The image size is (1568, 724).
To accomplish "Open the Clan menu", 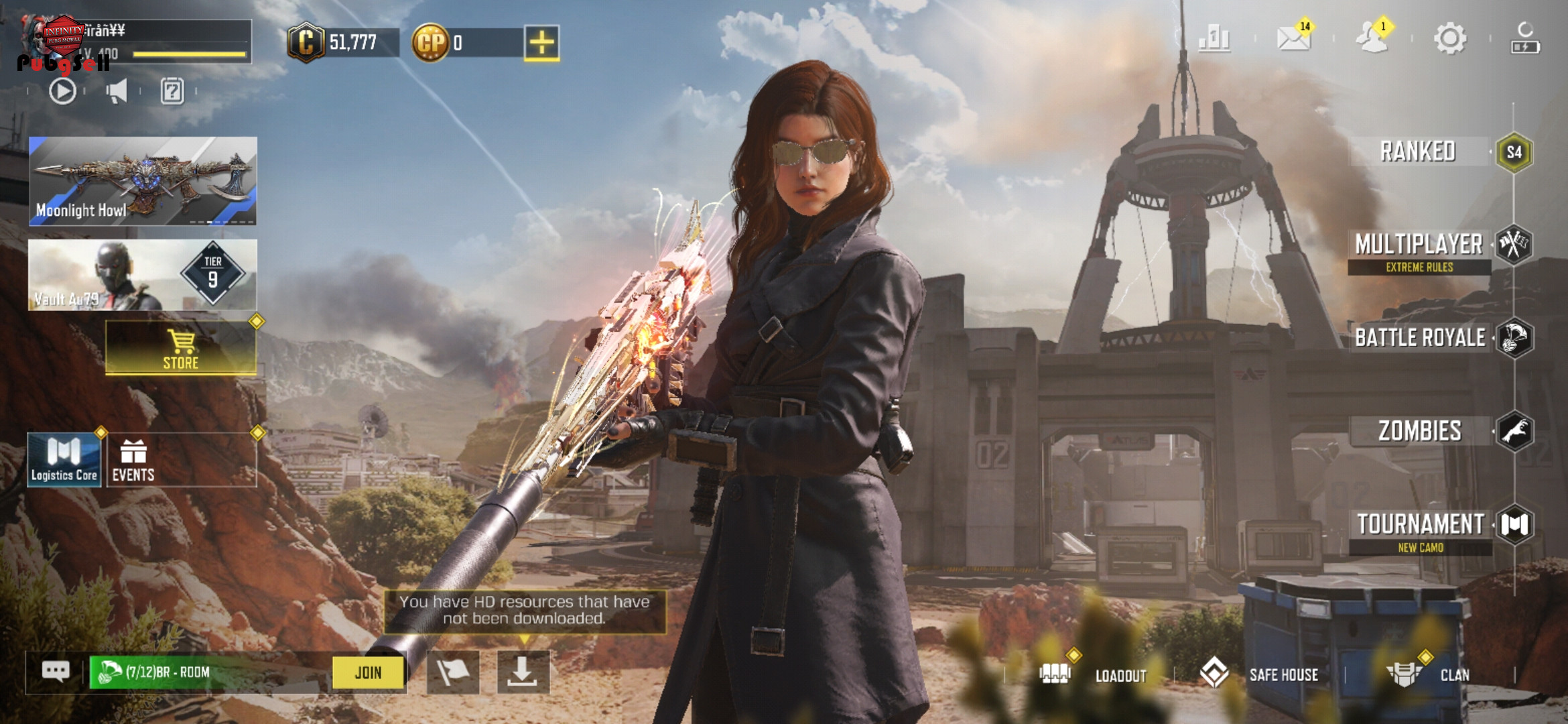I will click(x=1429, y=674).
